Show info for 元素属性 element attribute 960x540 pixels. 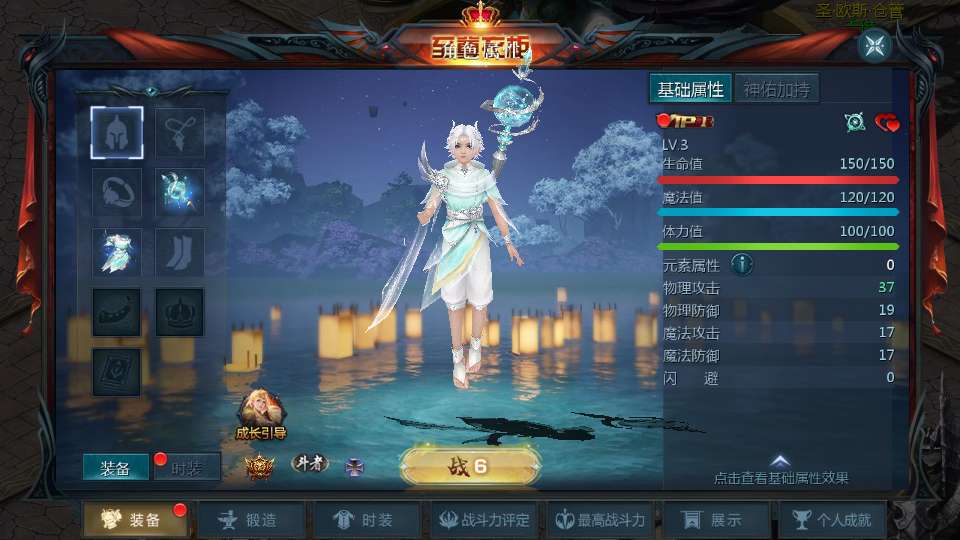[x=742, y=265]
